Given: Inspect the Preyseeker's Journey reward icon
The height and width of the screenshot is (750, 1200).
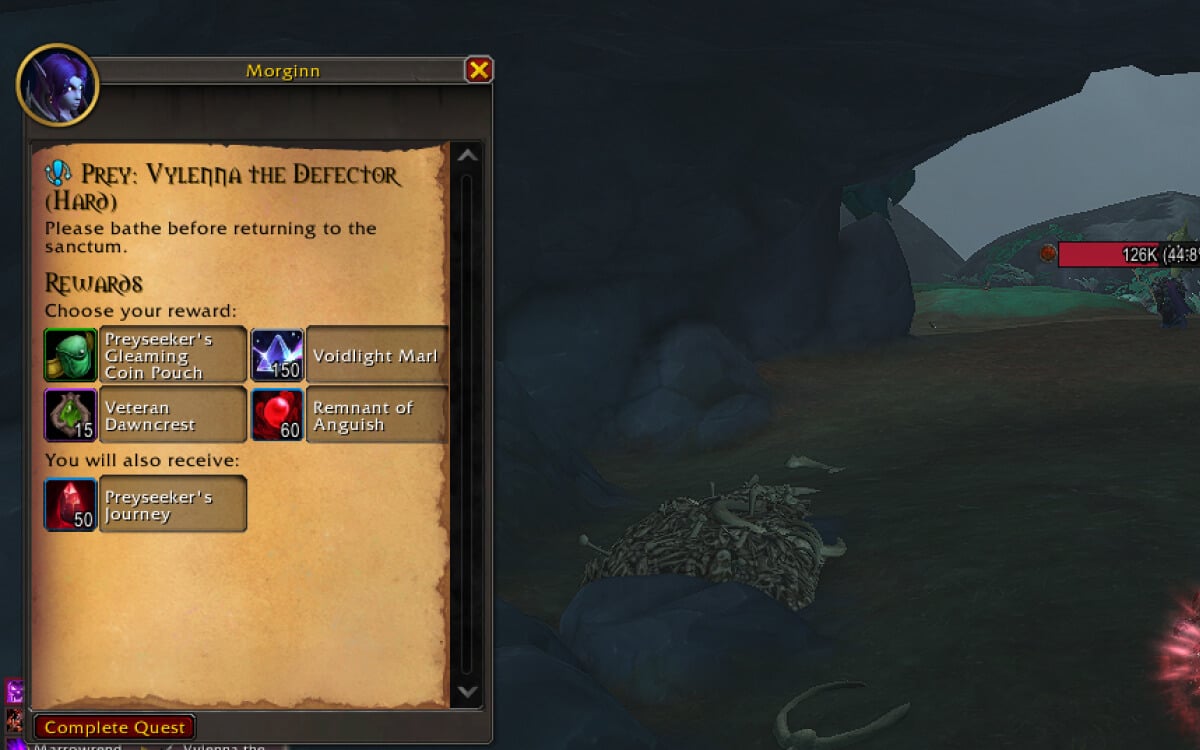Looking at the screenshot, I should pos(71,504).
